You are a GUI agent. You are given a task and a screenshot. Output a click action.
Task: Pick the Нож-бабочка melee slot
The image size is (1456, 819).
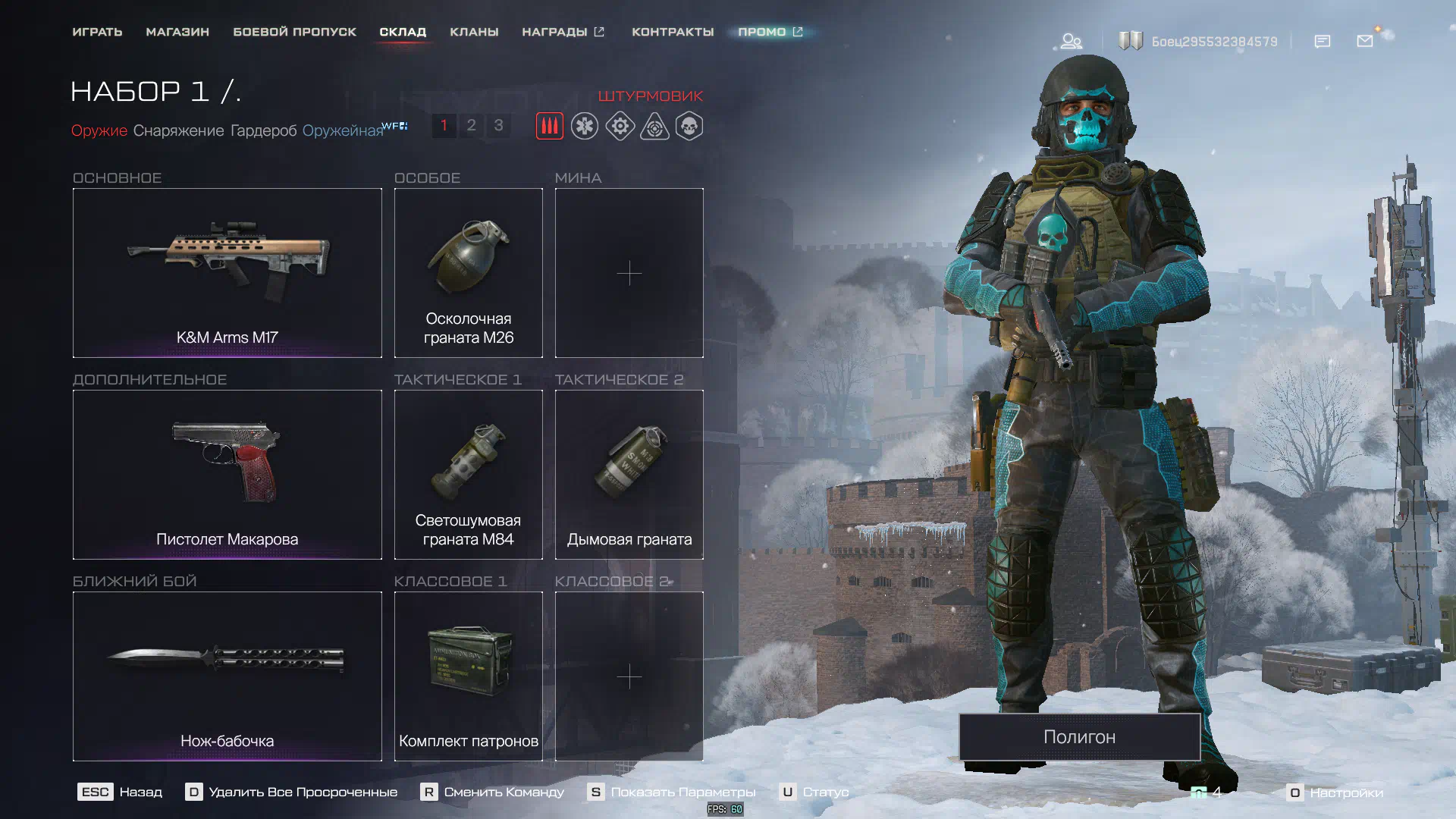pos(227,676)
